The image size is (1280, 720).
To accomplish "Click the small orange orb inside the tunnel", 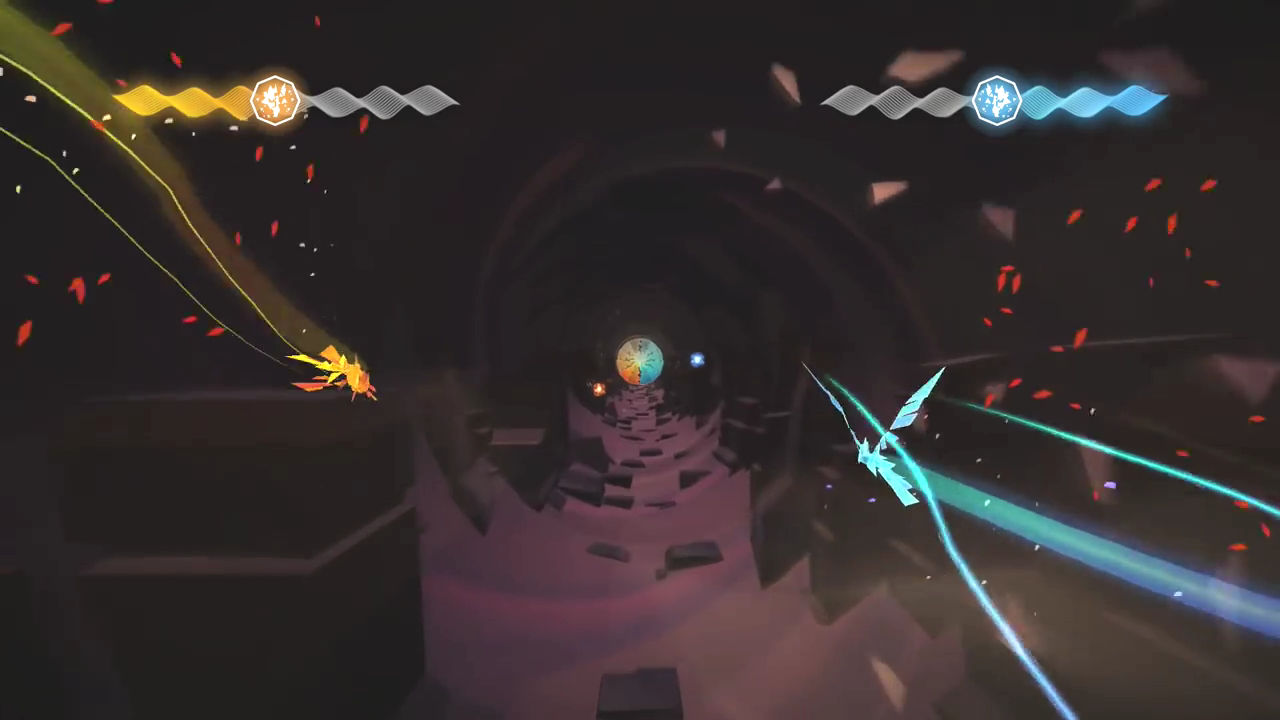I will coord(598,390).
